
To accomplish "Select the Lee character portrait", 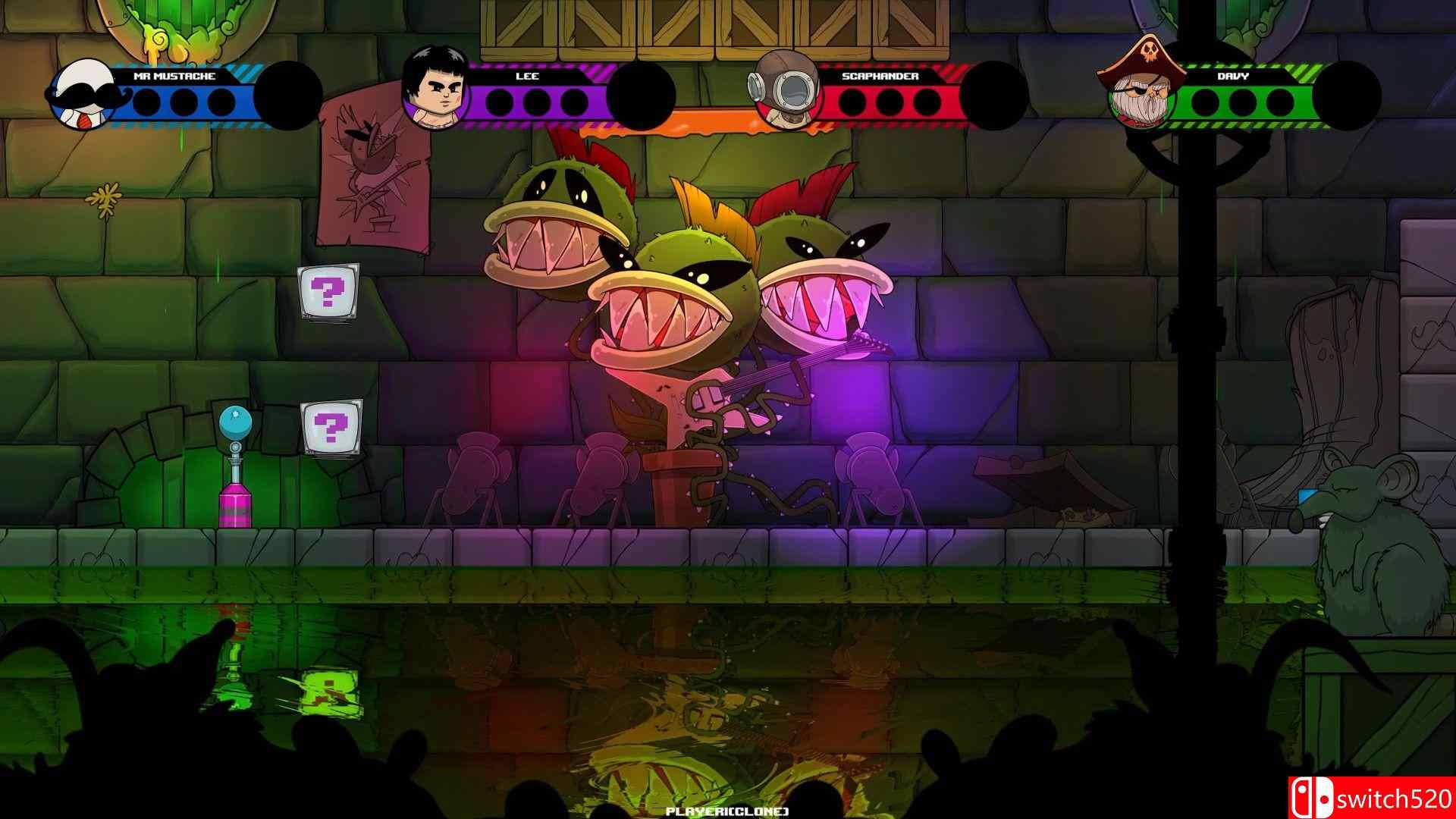I will click(x=436, y=89).
